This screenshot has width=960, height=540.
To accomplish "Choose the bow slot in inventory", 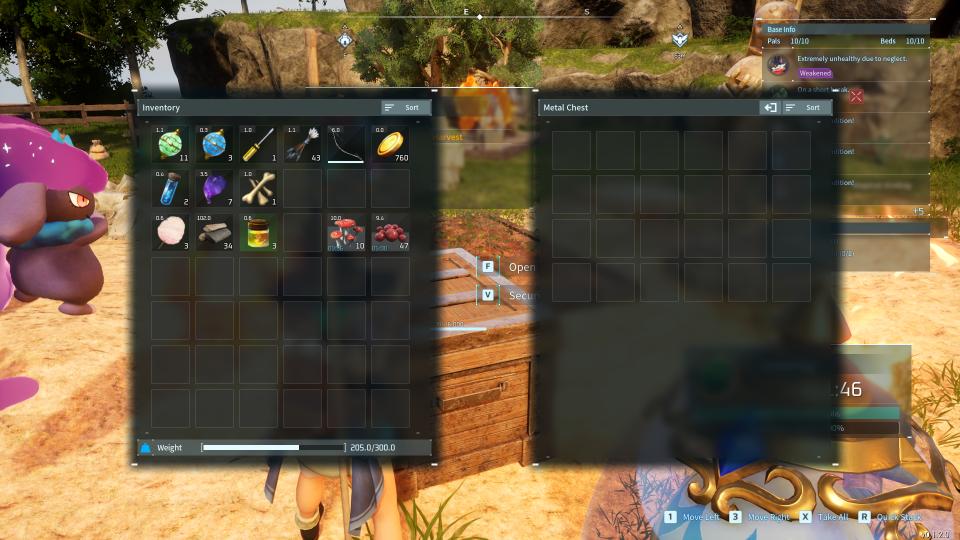I will pos(347,144).
